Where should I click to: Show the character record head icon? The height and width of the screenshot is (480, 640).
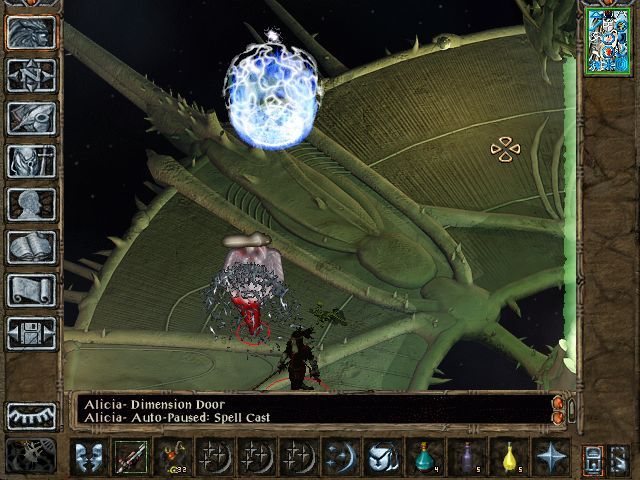point(31,204)
